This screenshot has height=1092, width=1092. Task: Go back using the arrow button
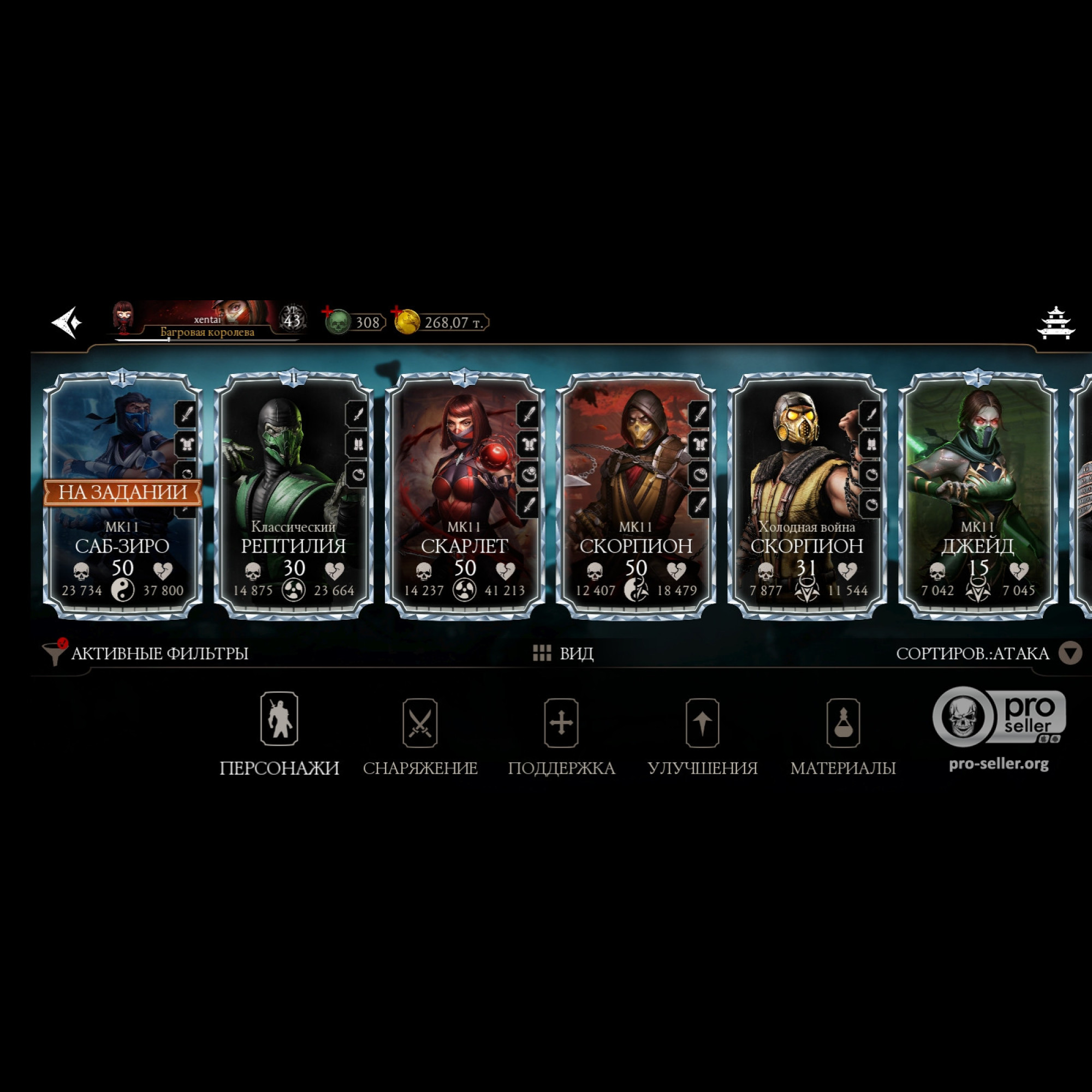pyautogui.click(x=67, y=322)
